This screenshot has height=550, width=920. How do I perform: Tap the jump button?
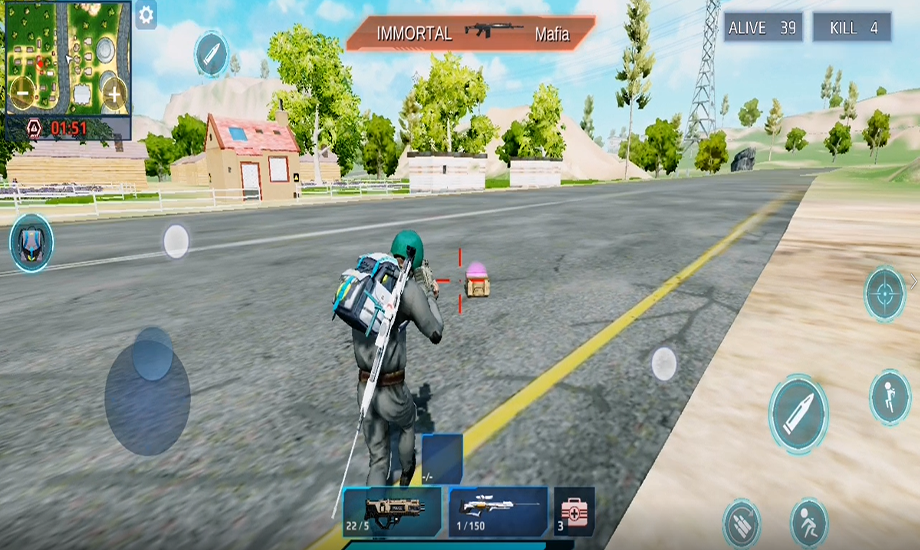pos(889,397)
